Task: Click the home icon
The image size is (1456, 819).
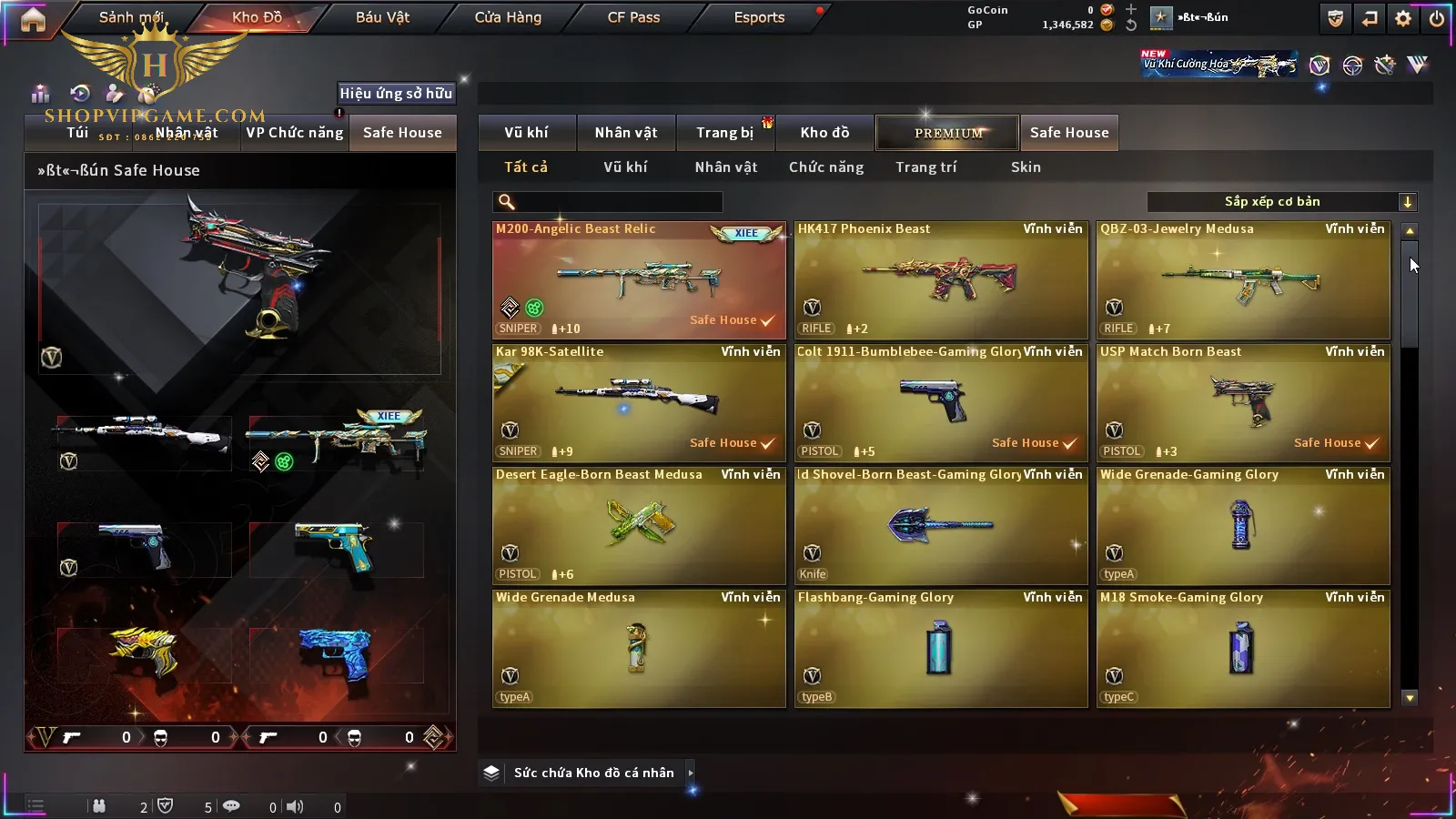Action: click(33, 19)
